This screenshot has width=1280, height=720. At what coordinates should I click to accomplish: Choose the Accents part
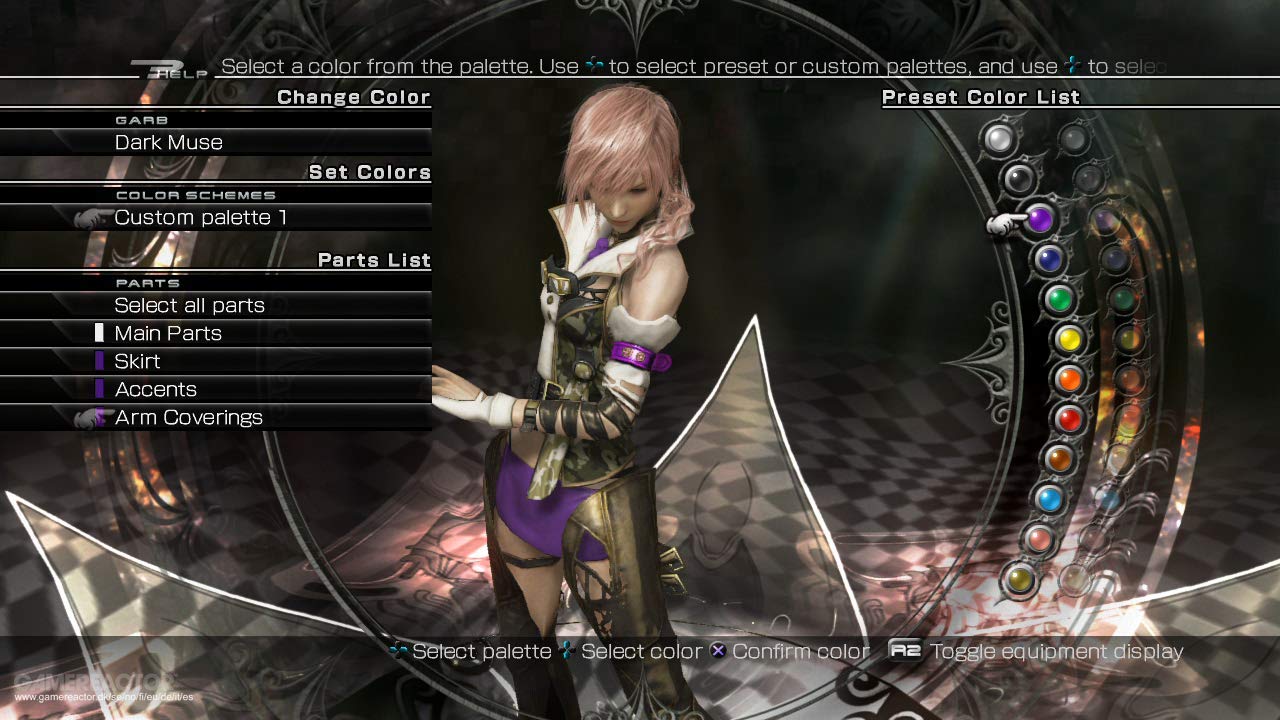coord(155,389)
